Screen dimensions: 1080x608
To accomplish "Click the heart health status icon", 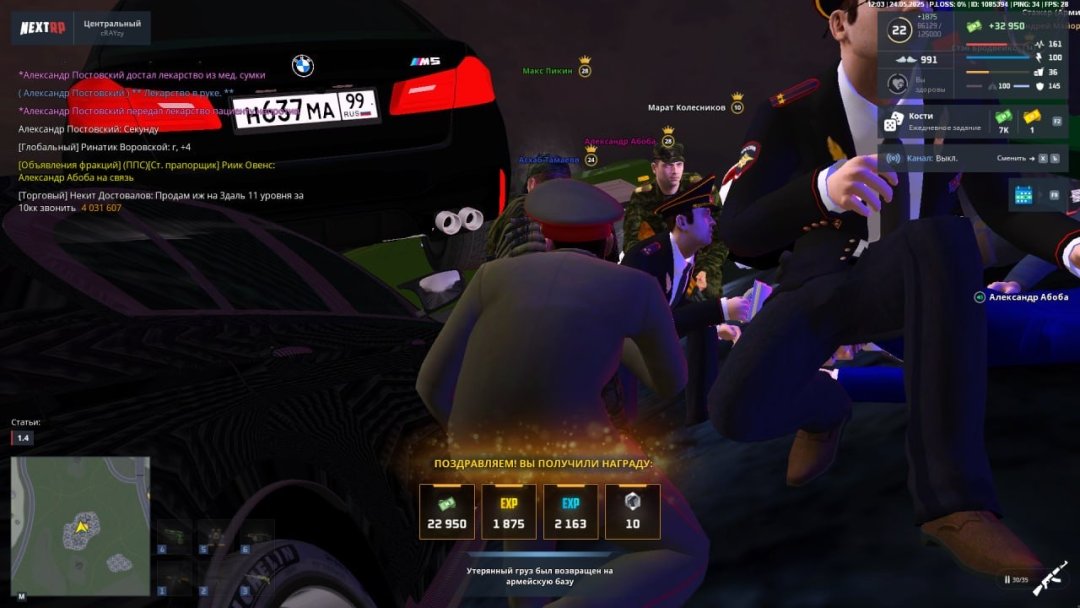I will [899, 84].
